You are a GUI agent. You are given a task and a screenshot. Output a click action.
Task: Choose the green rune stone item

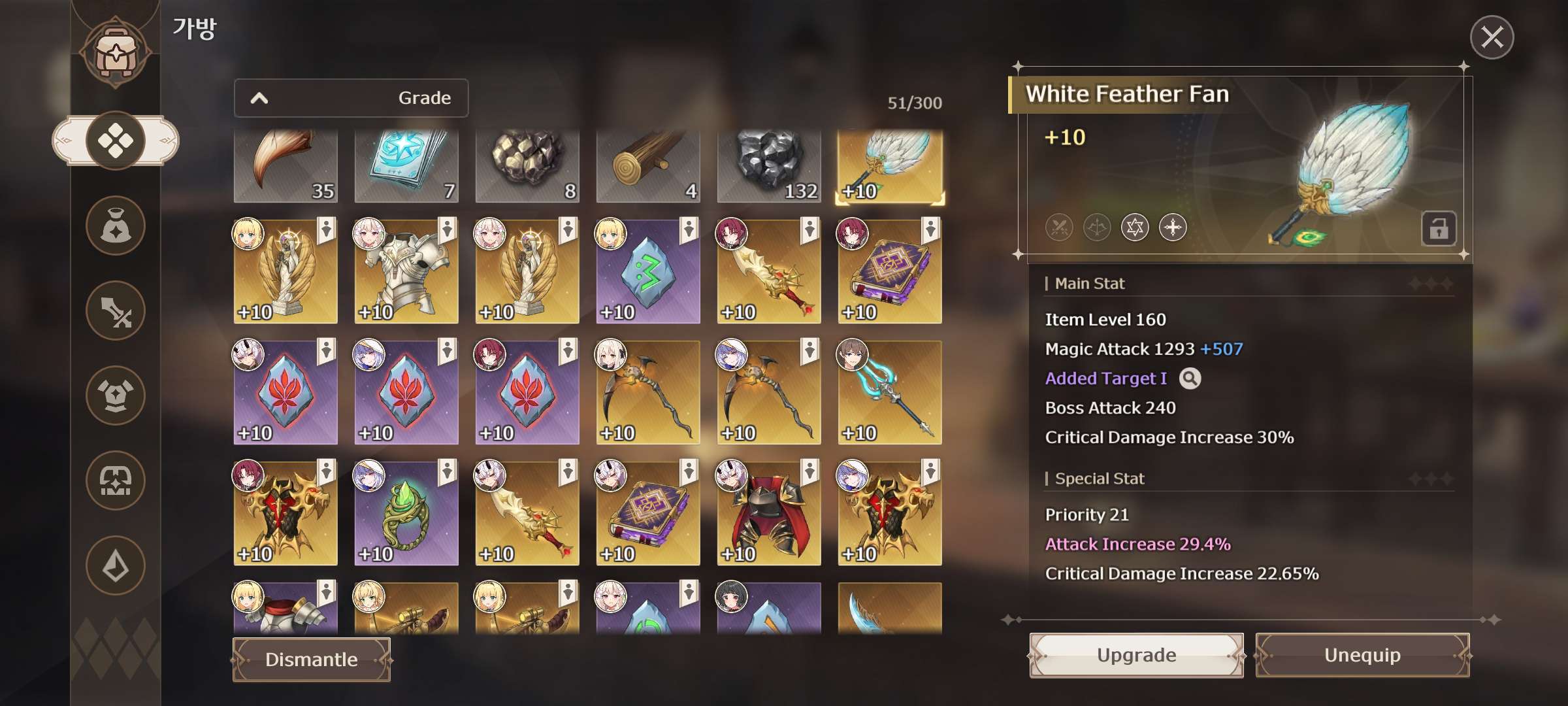pyautogui.click(x=647, y=272)
